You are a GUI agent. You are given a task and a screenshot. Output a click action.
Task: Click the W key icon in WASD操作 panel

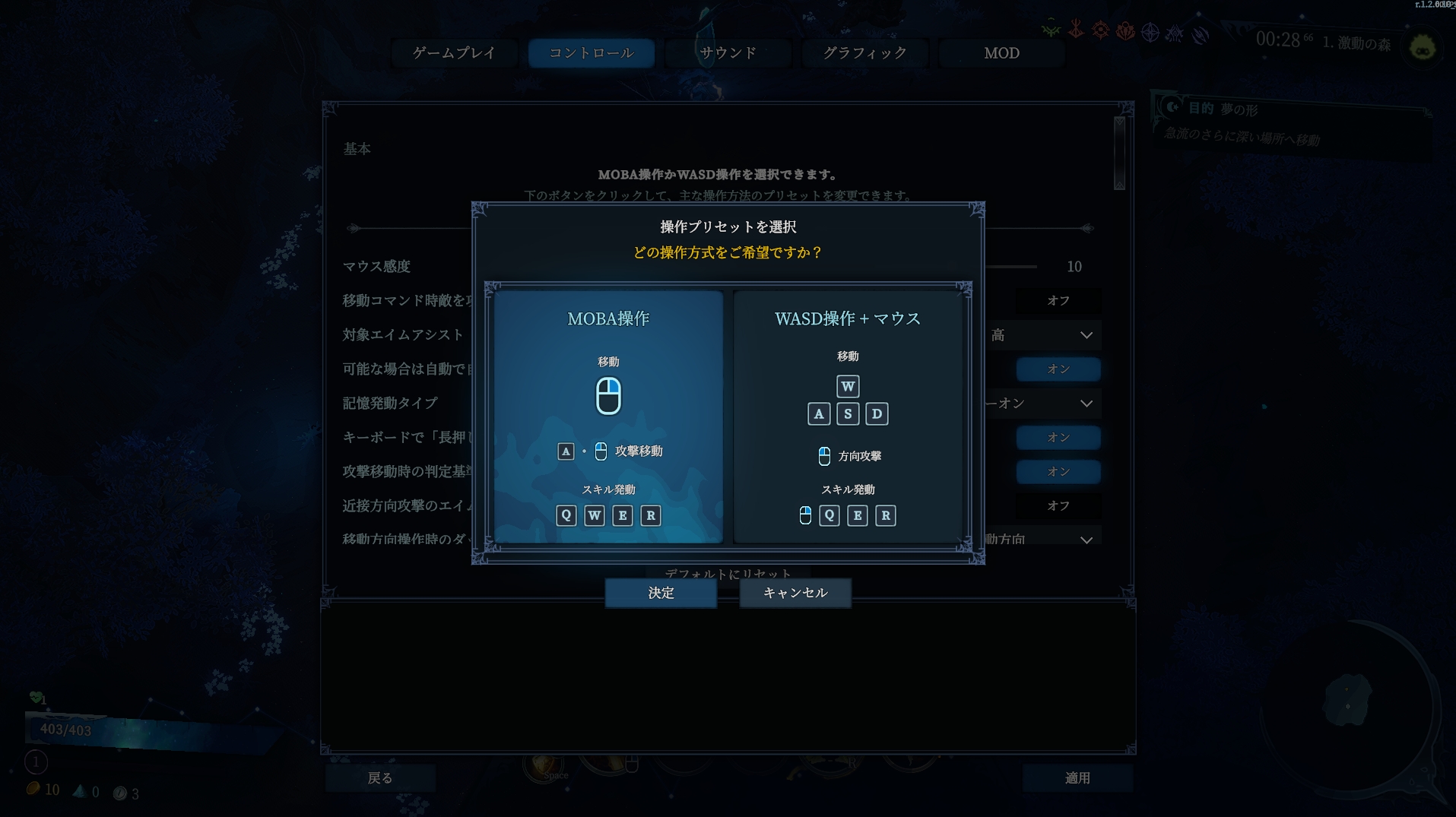tap(848, 386)
